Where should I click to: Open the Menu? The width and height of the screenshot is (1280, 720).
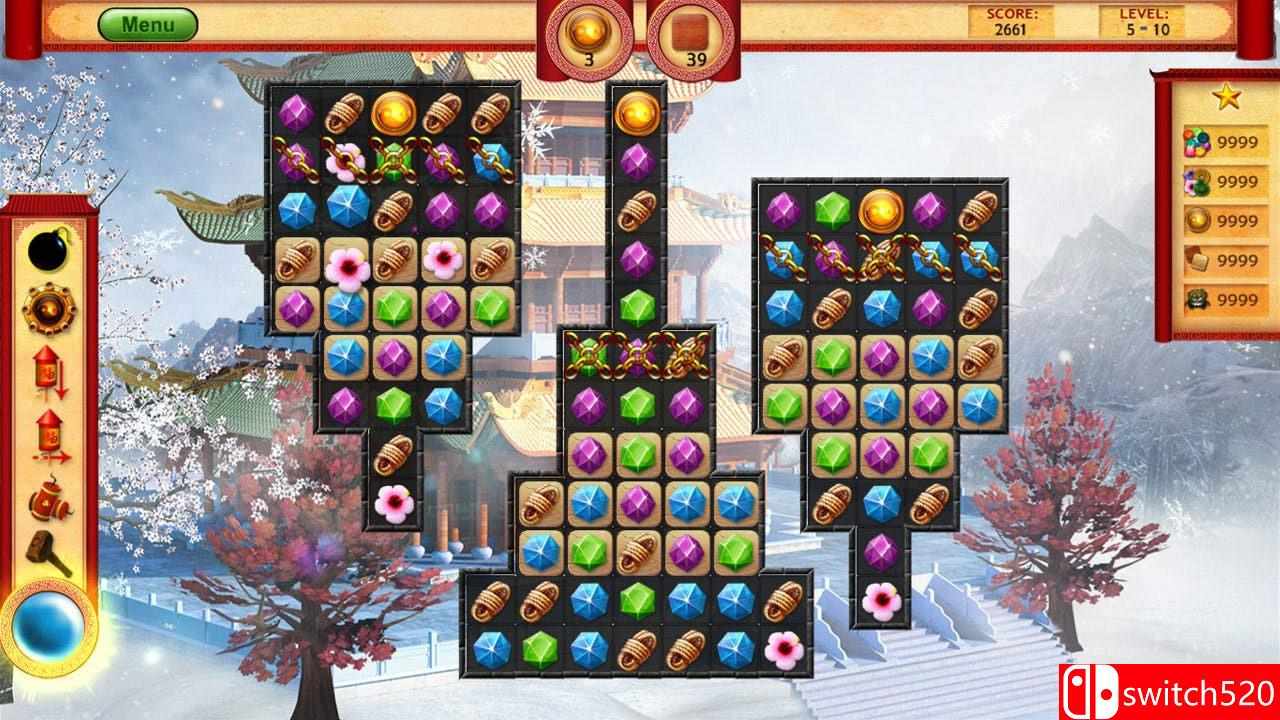pos(148,22)
